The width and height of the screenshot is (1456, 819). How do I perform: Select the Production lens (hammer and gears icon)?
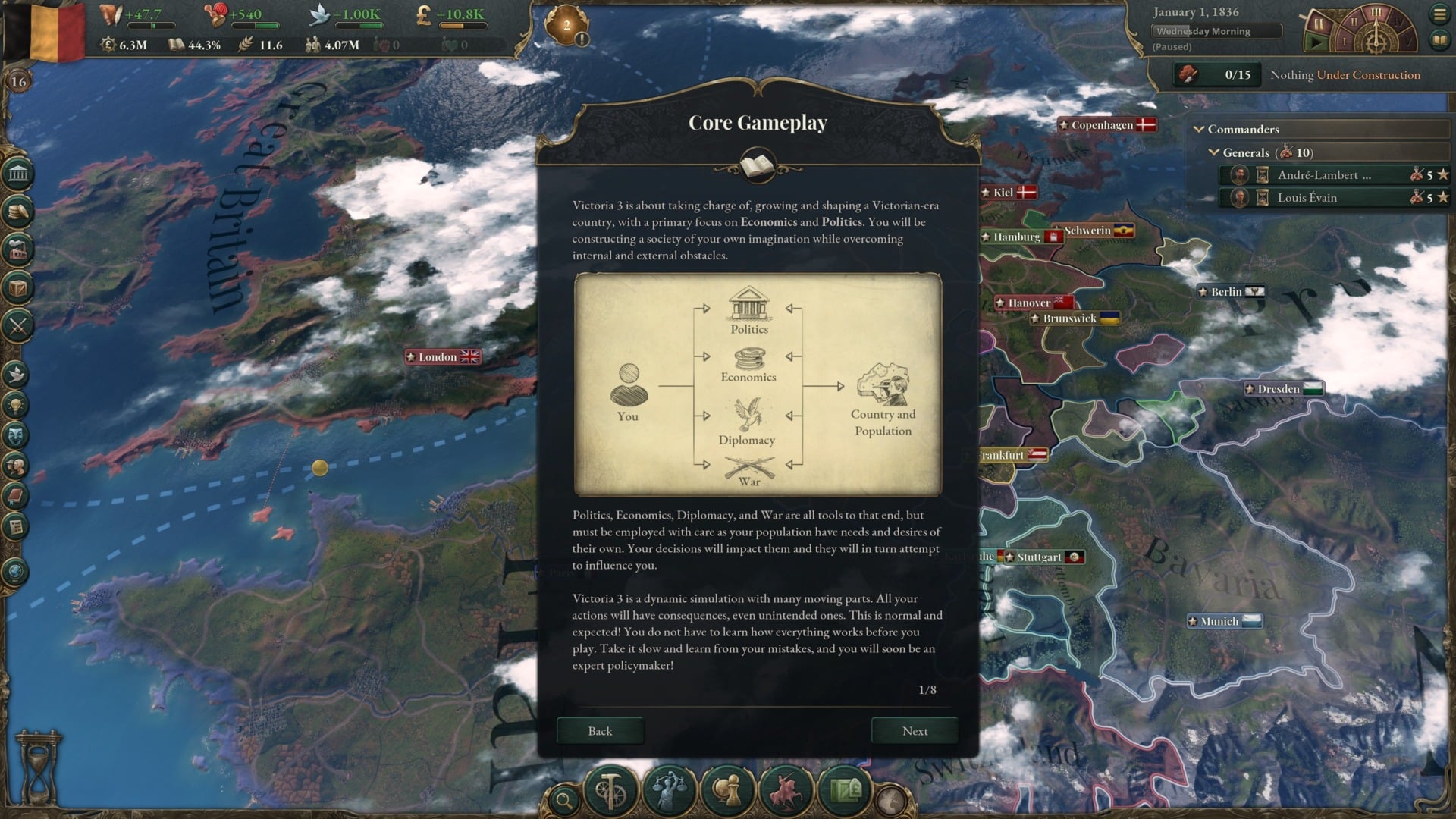pos(611,791)
